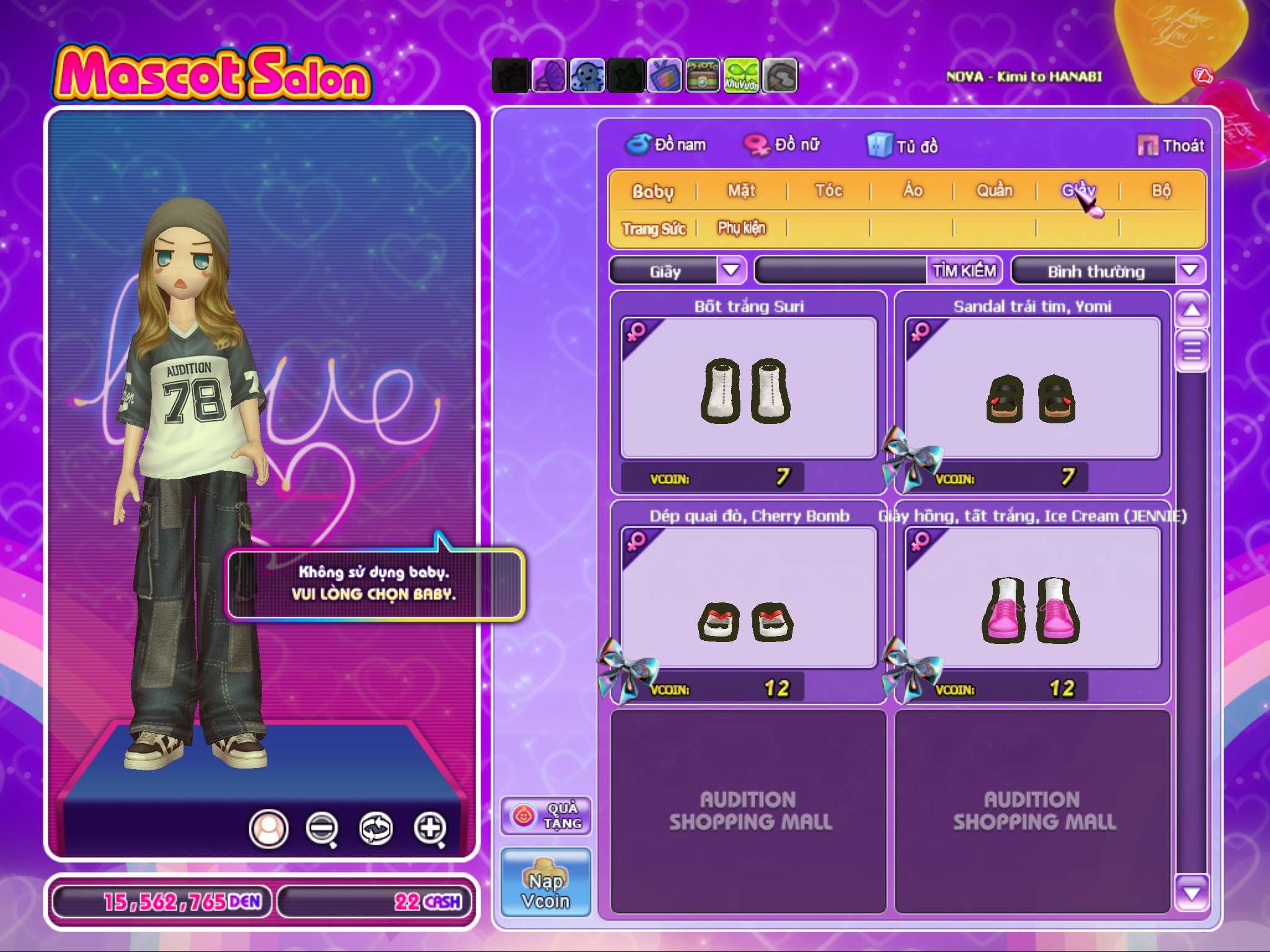Image resolution: width=1270 pixels, height=952 pixels.
Task: Open the Quần pants category
Action: 995,191
